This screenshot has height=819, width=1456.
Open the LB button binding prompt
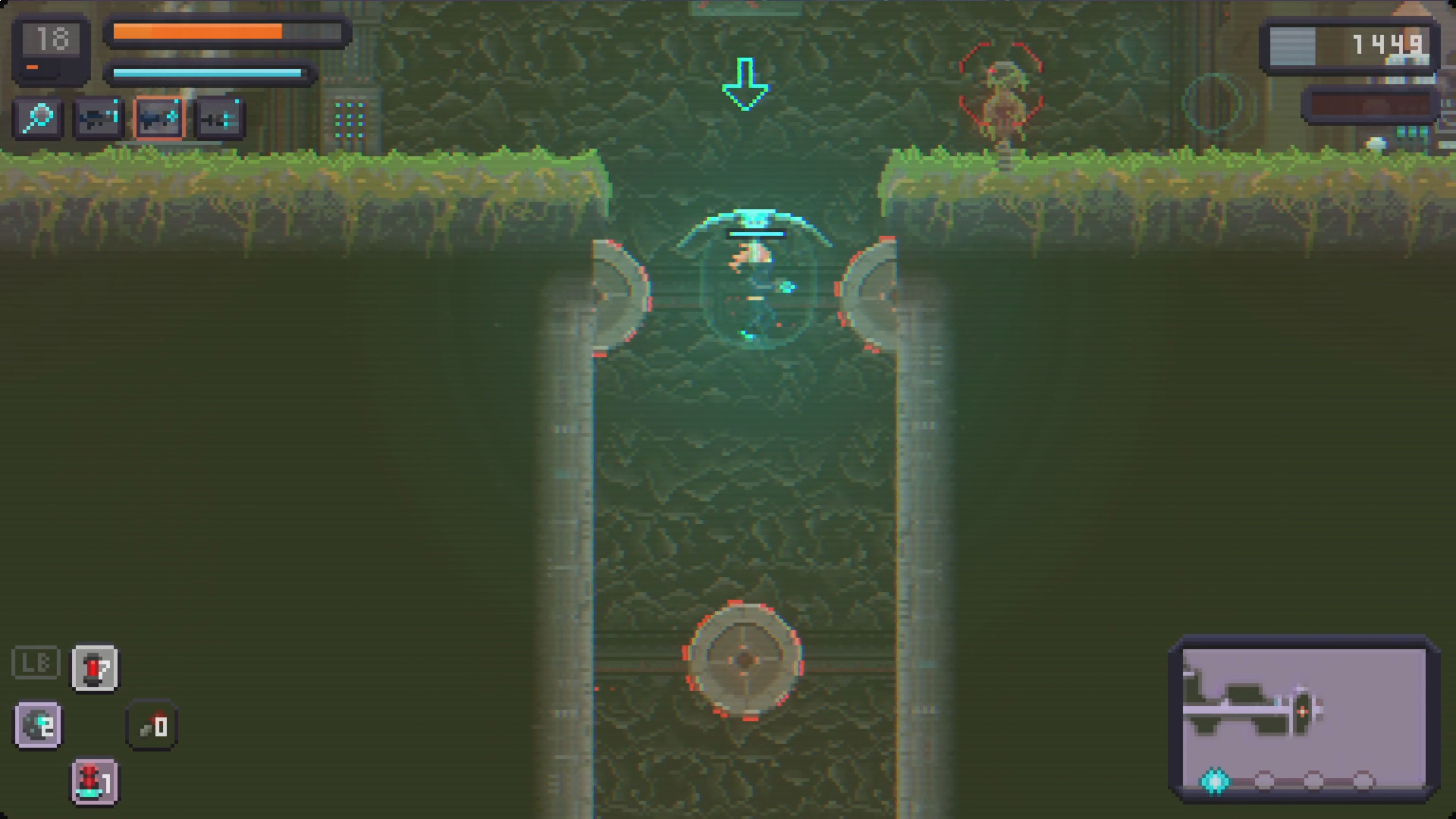click(x=36, y=661)
